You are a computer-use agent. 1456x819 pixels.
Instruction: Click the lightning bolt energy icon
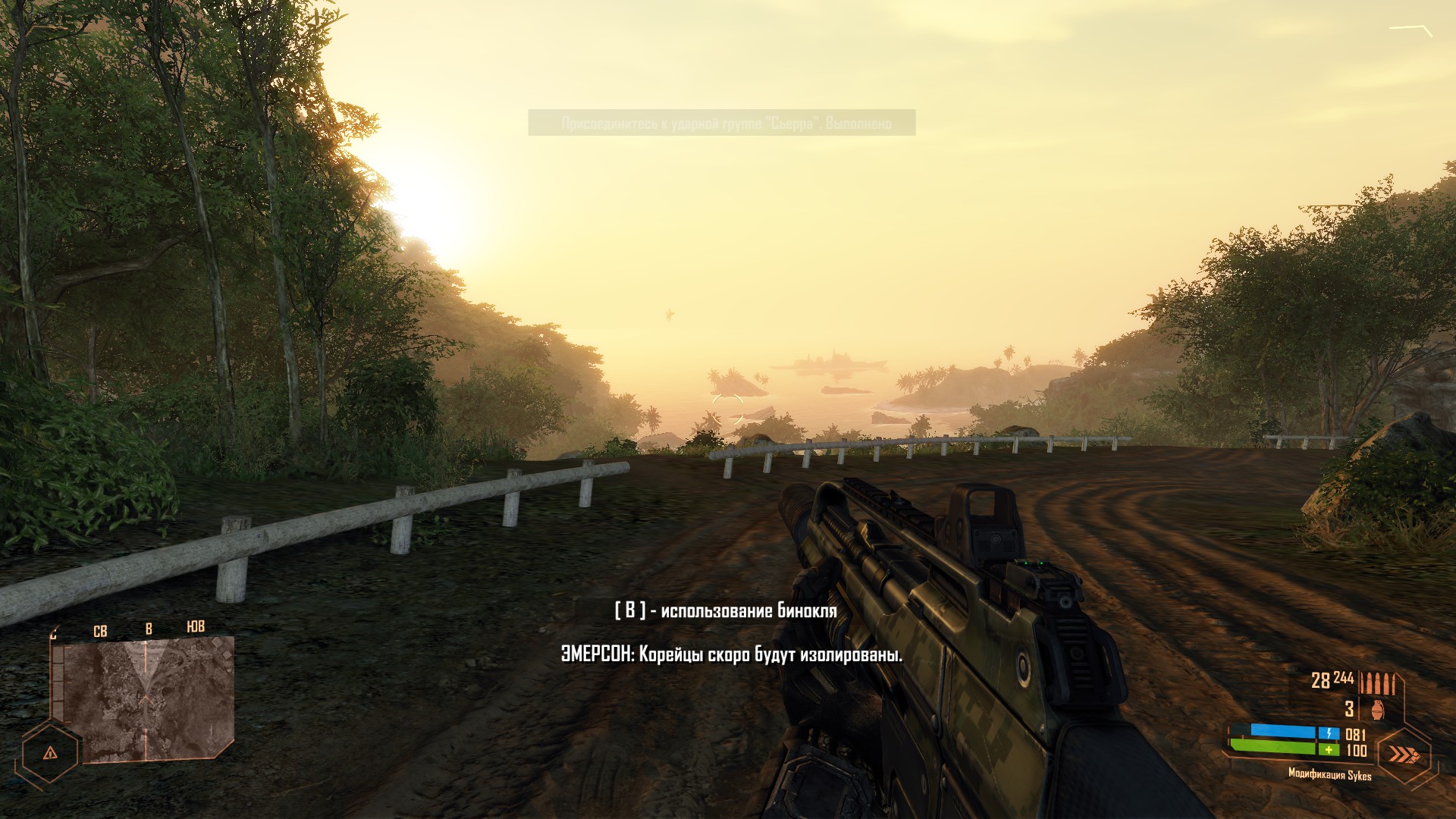click(x=1329, y=733)
